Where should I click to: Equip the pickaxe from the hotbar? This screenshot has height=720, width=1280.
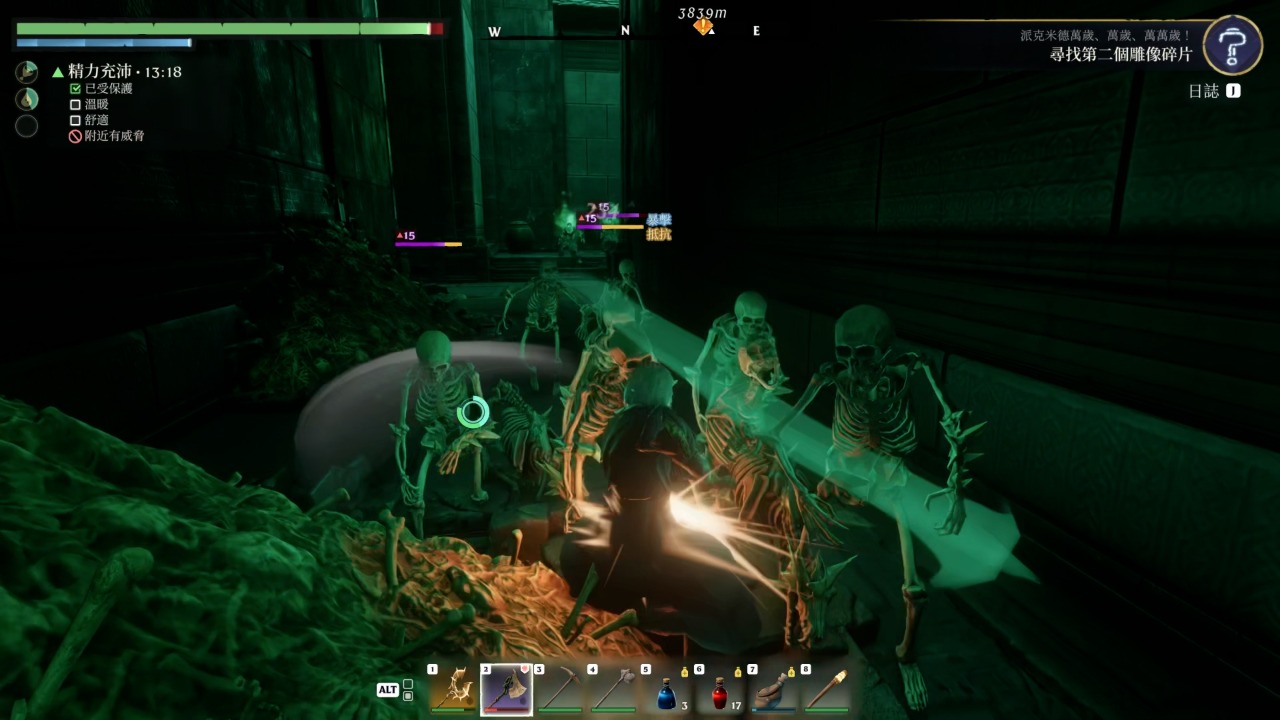(x=559, y=690)
